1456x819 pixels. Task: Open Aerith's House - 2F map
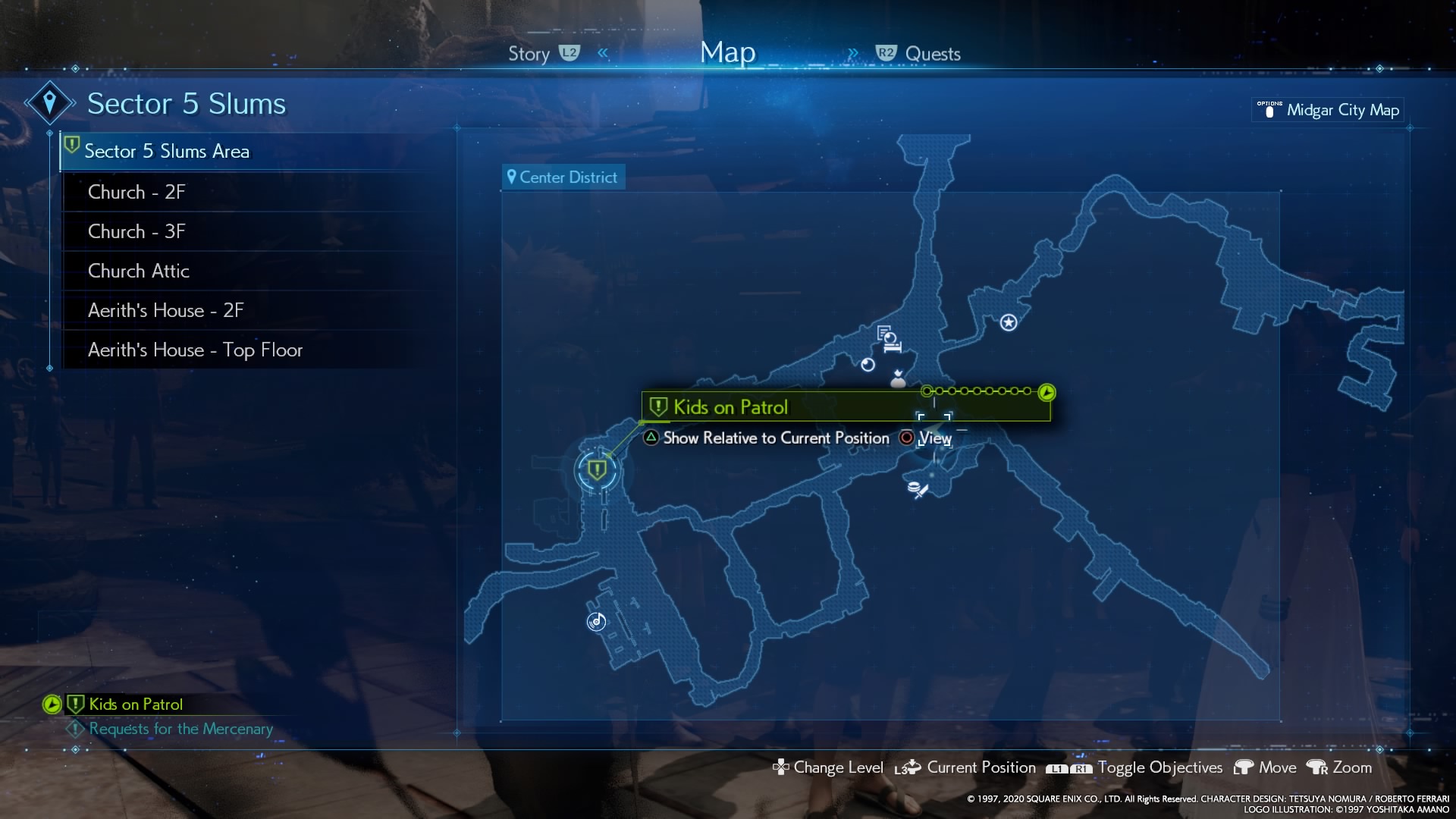click(165, 310)
